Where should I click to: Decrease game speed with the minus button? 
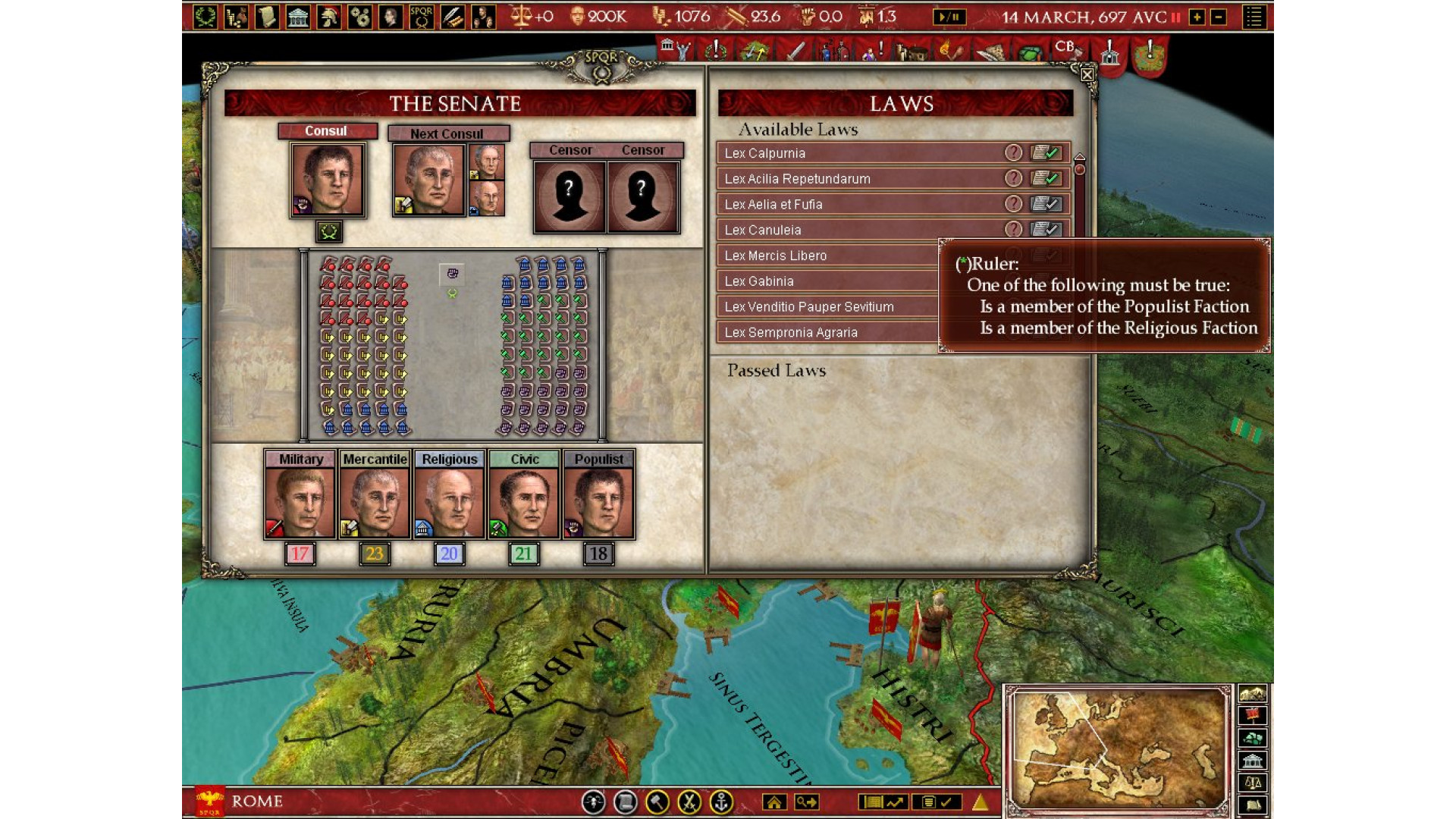coord(1219,17)
